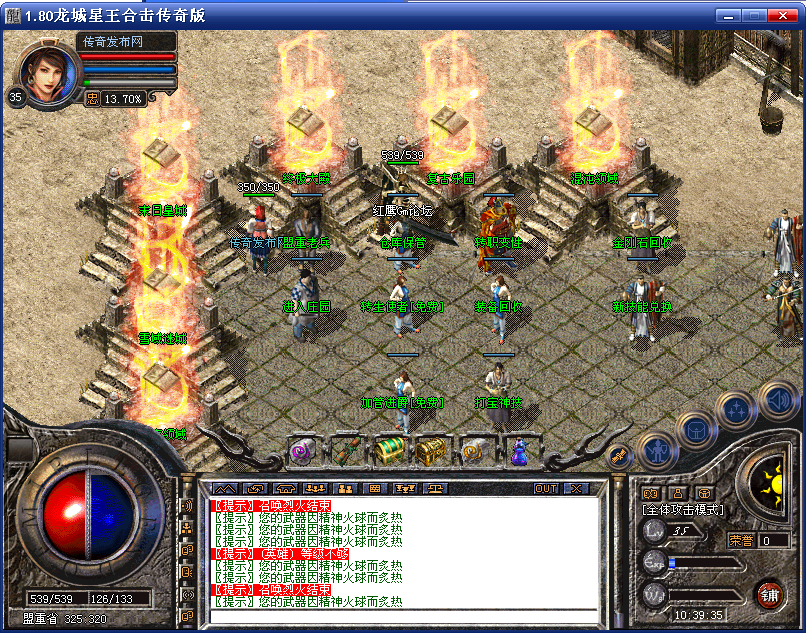Use the purple spiral scroll in the belt
Viewport: 806px width, 633px height.
[x=303, y=452]
